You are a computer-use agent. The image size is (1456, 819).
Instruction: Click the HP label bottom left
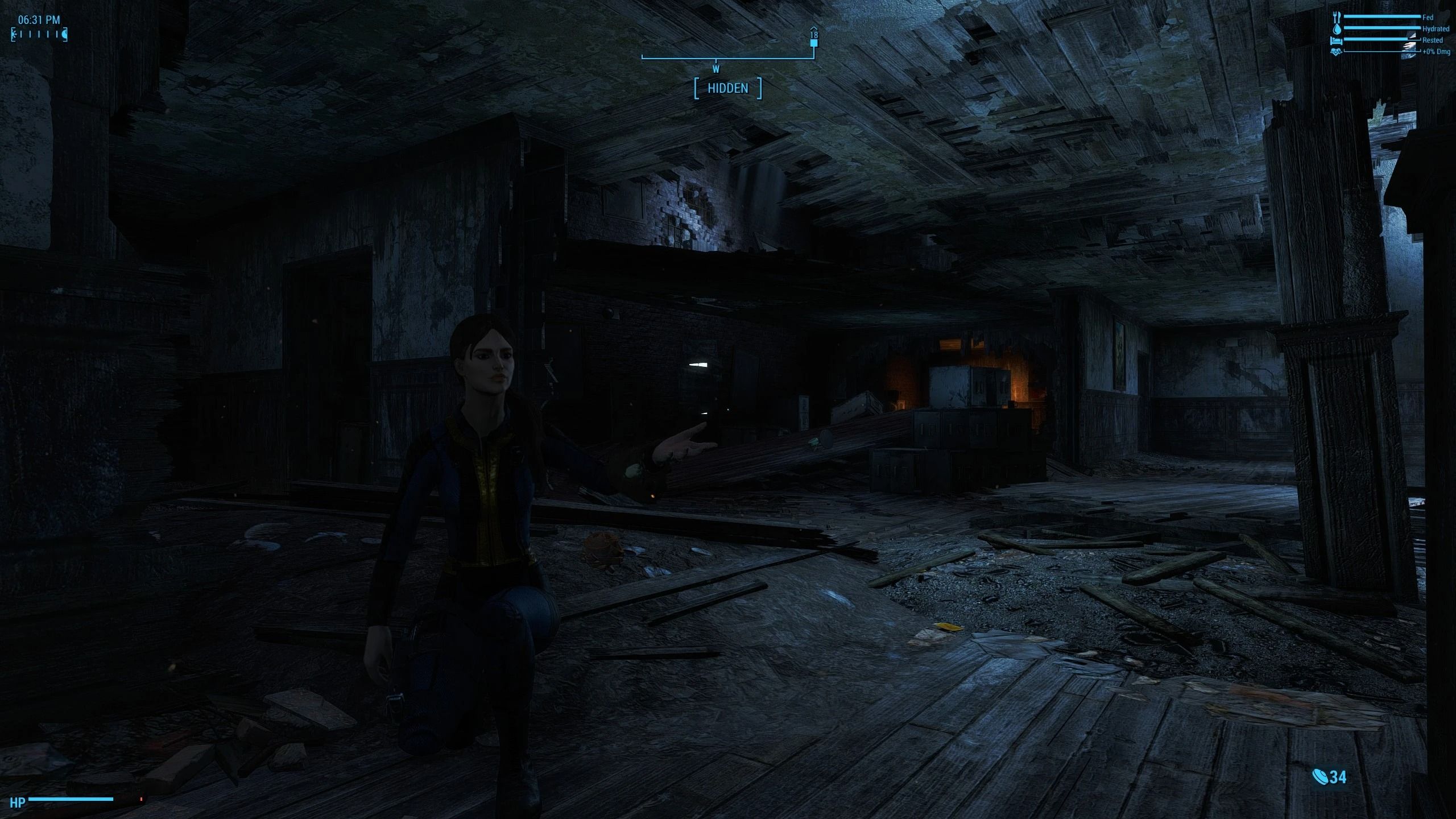click(x=18, y=804)
